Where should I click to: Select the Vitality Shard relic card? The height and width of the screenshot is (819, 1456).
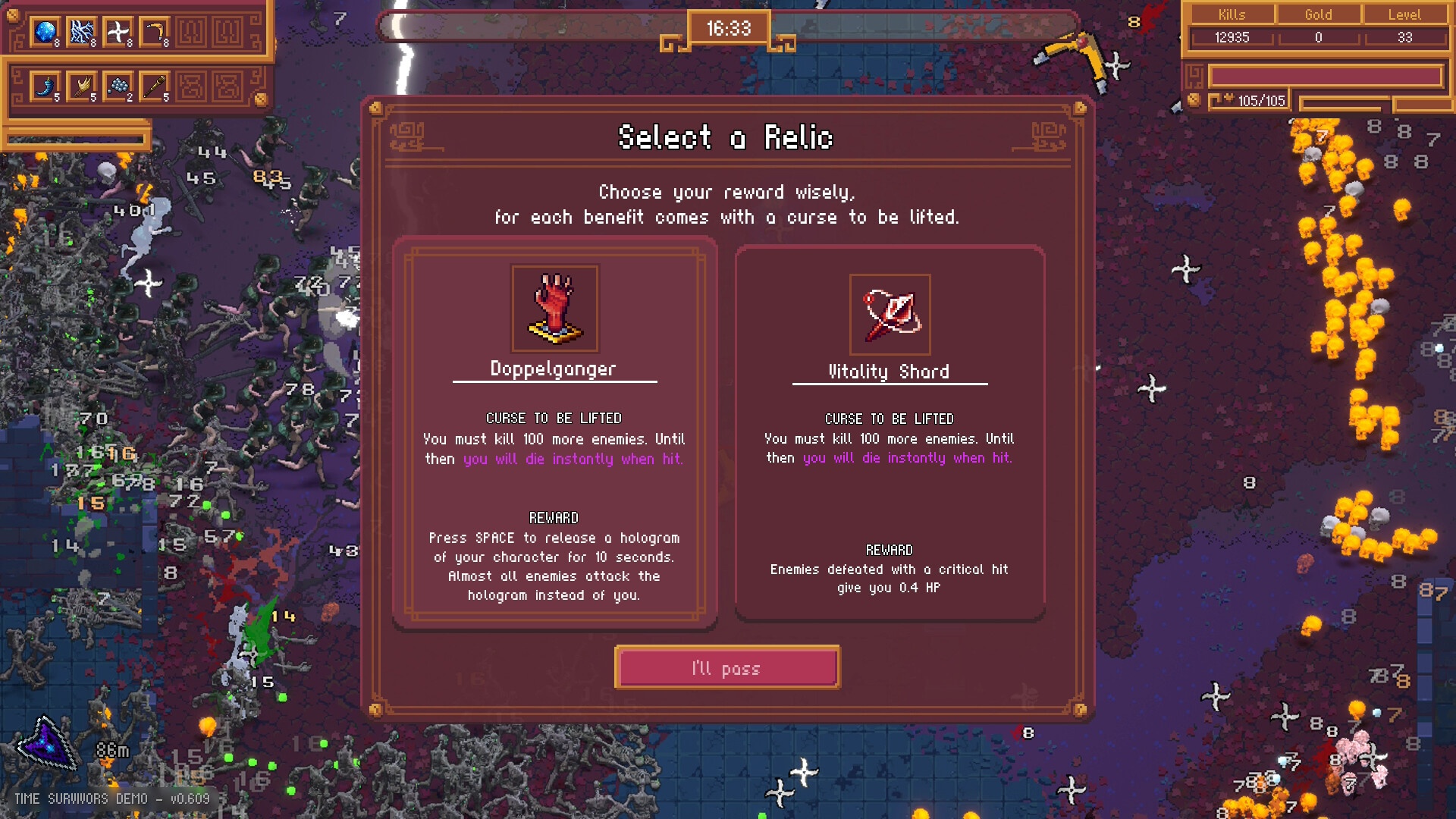(890, 432)
